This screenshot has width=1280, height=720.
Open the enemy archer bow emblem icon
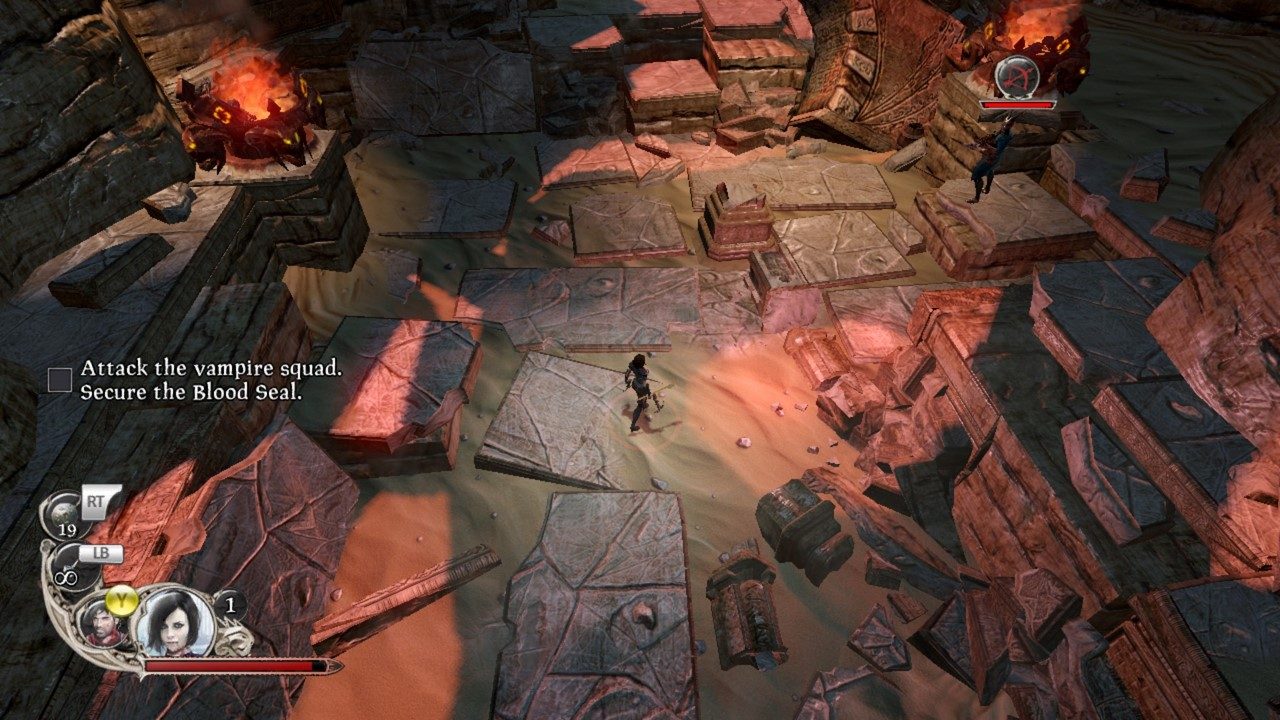point(1018,78)
